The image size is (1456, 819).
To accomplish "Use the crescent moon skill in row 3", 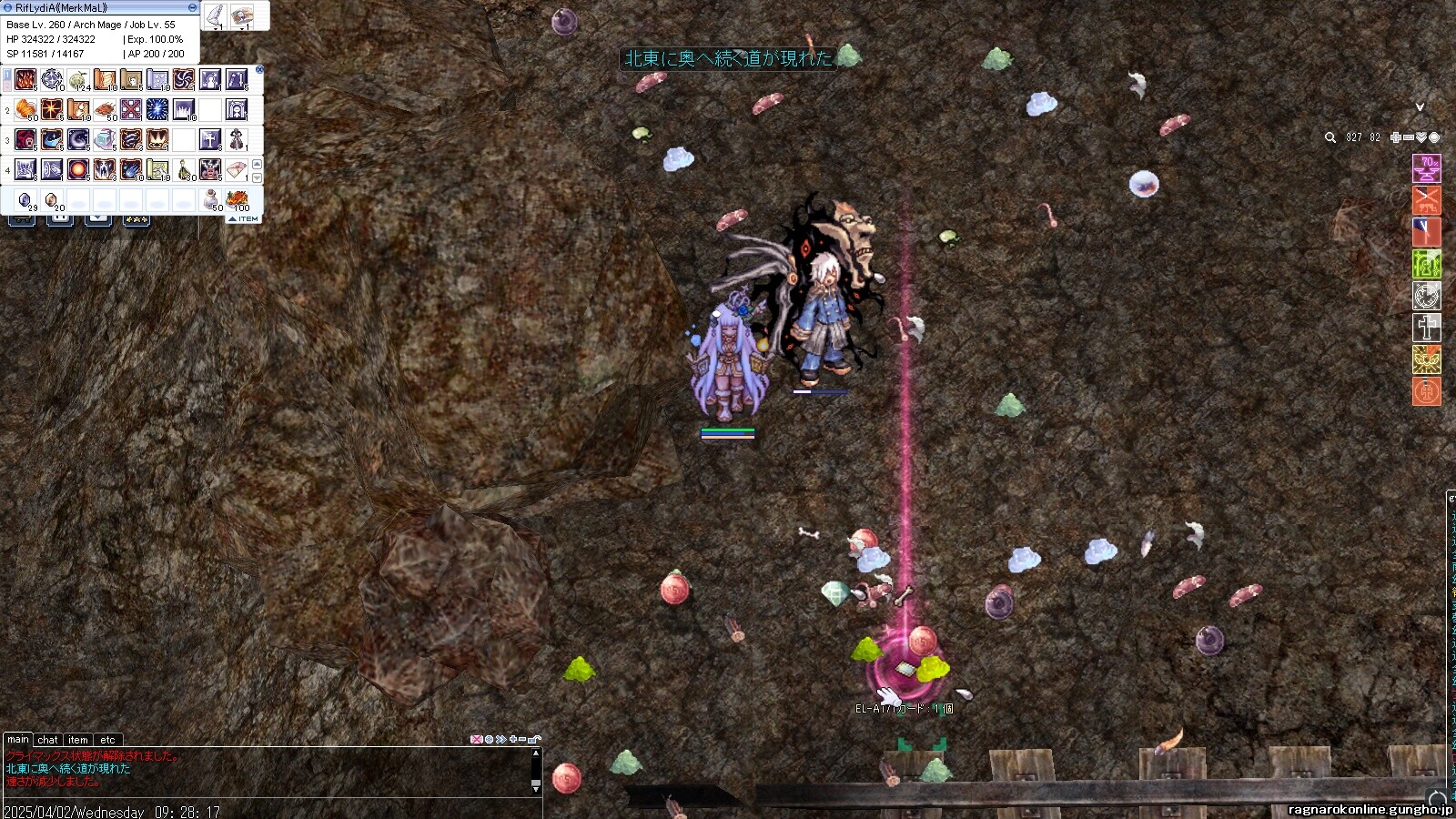I will pos(78,139).
